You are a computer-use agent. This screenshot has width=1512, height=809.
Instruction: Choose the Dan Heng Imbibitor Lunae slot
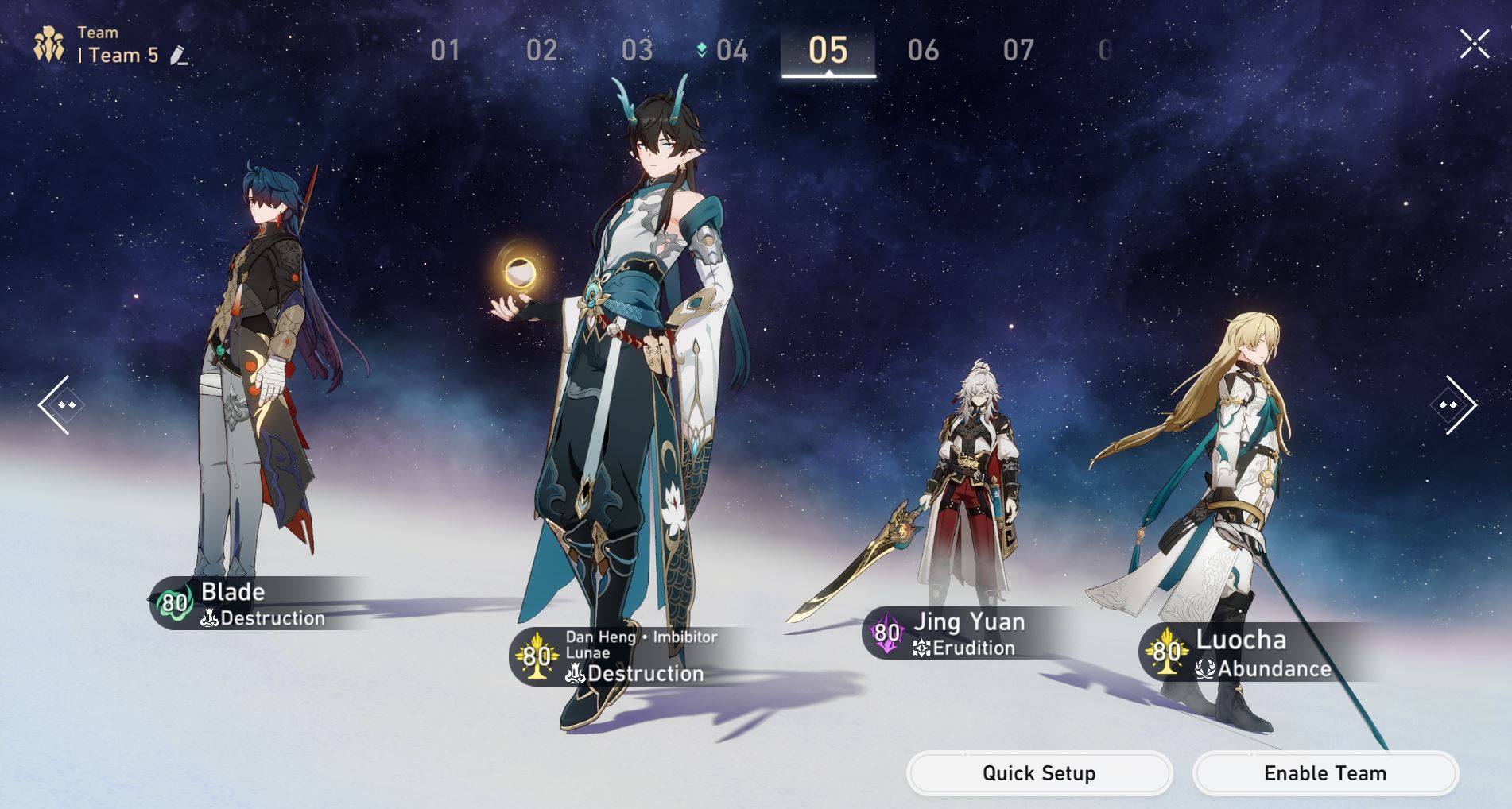[x=620, y=656]
